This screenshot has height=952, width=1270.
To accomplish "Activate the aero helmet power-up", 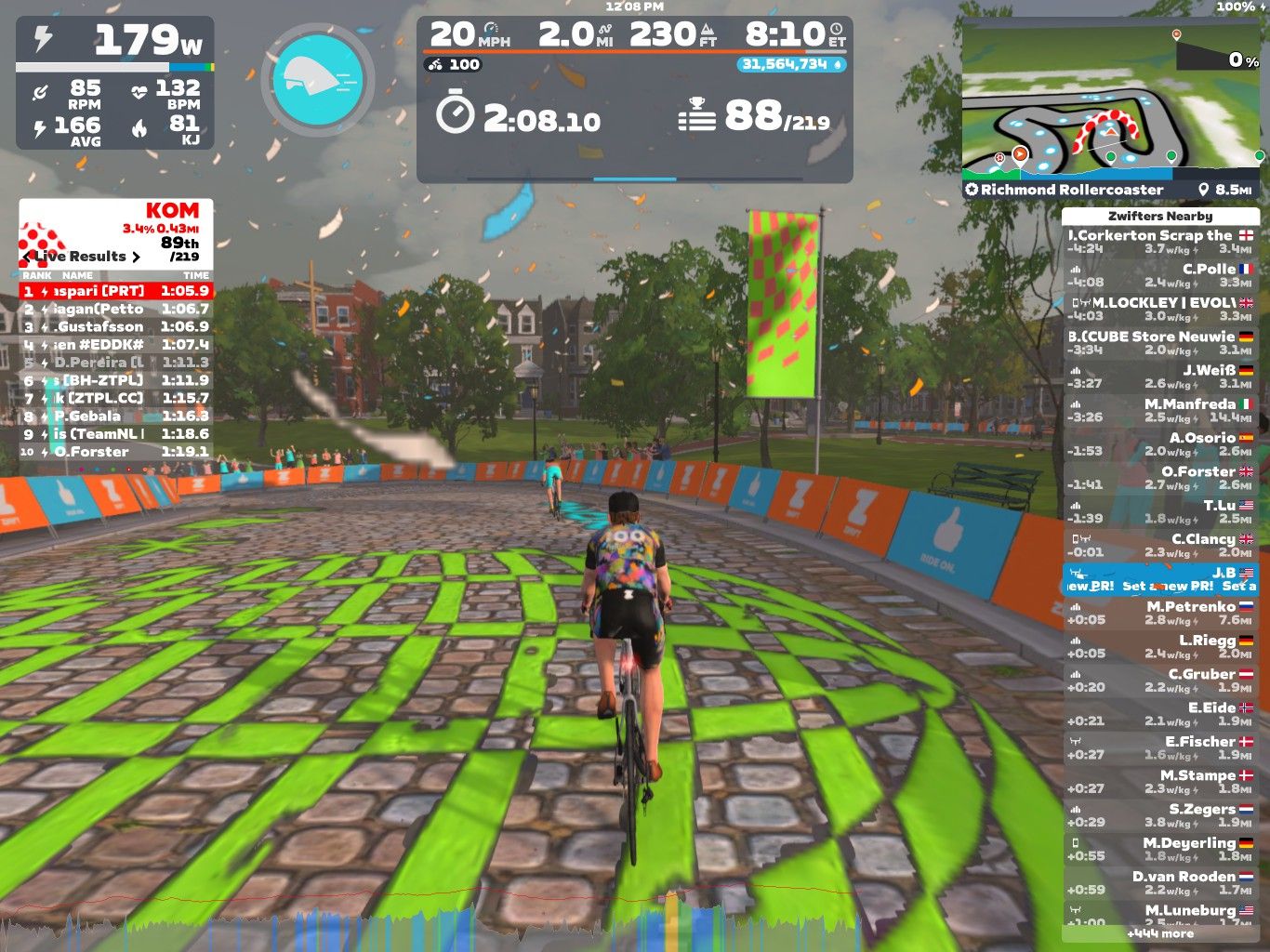I will tap(317, 78).
